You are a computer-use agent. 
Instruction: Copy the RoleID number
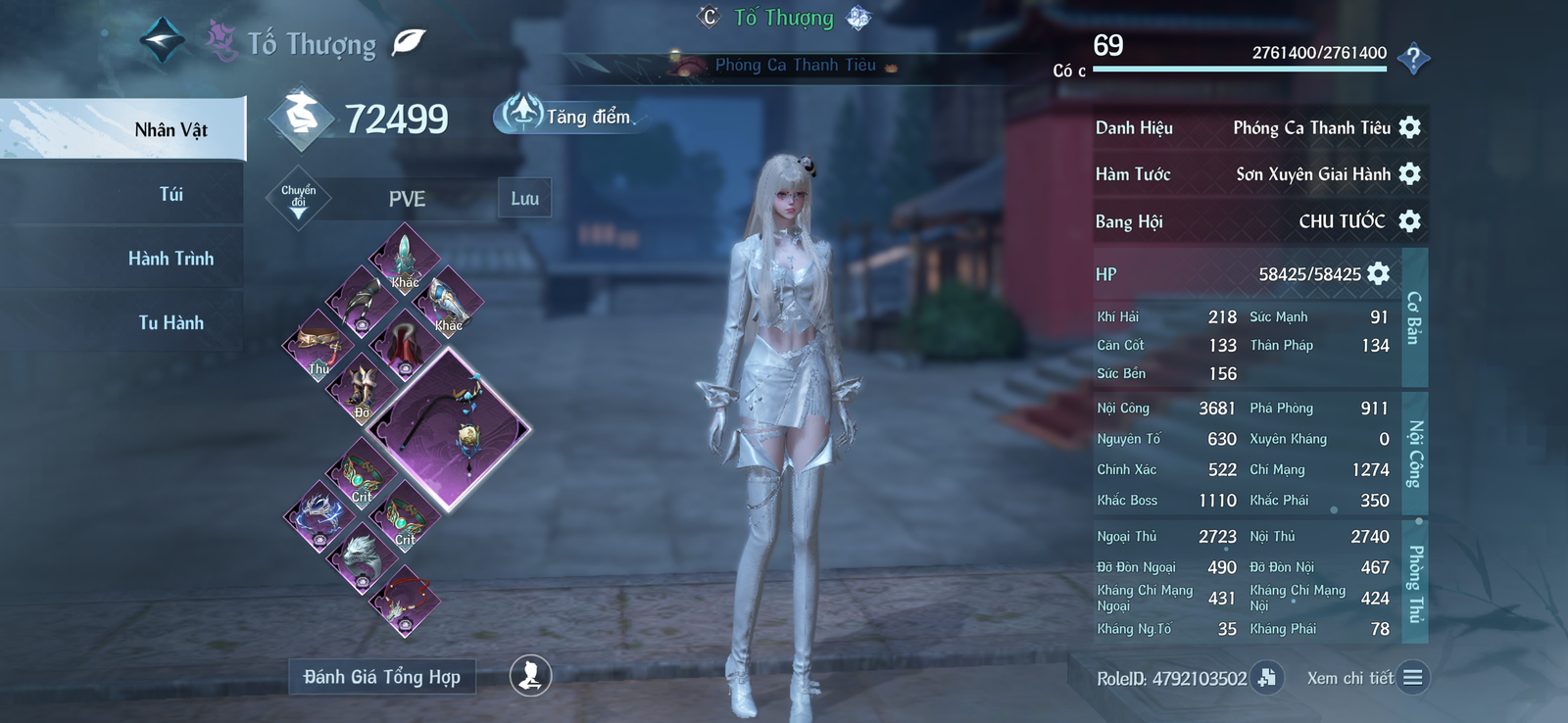pos(1267,678)
